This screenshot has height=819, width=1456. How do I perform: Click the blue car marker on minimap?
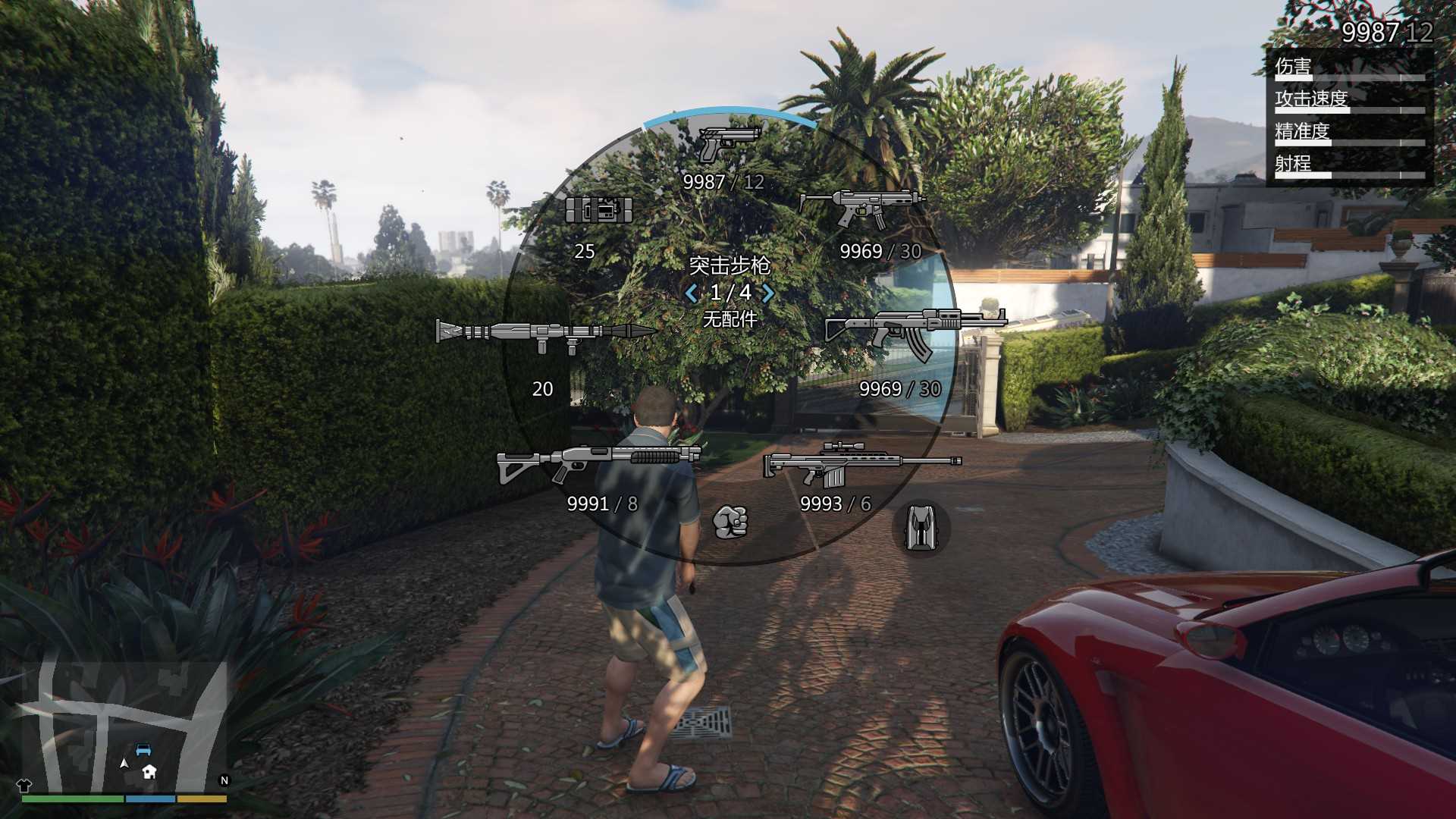pos(143,751)
